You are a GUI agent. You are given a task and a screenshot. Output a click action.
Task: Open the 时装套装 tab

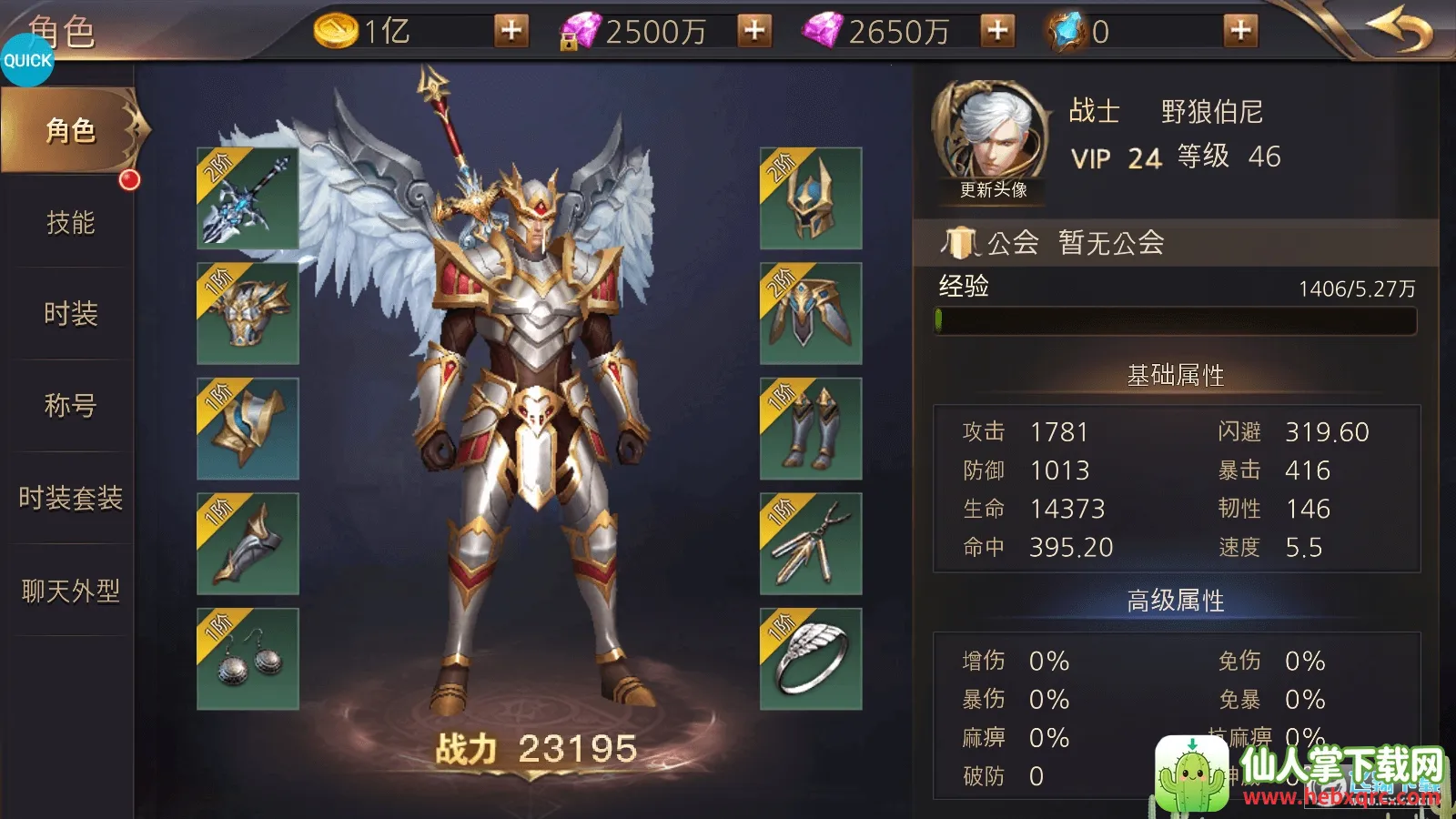[70, 498]
